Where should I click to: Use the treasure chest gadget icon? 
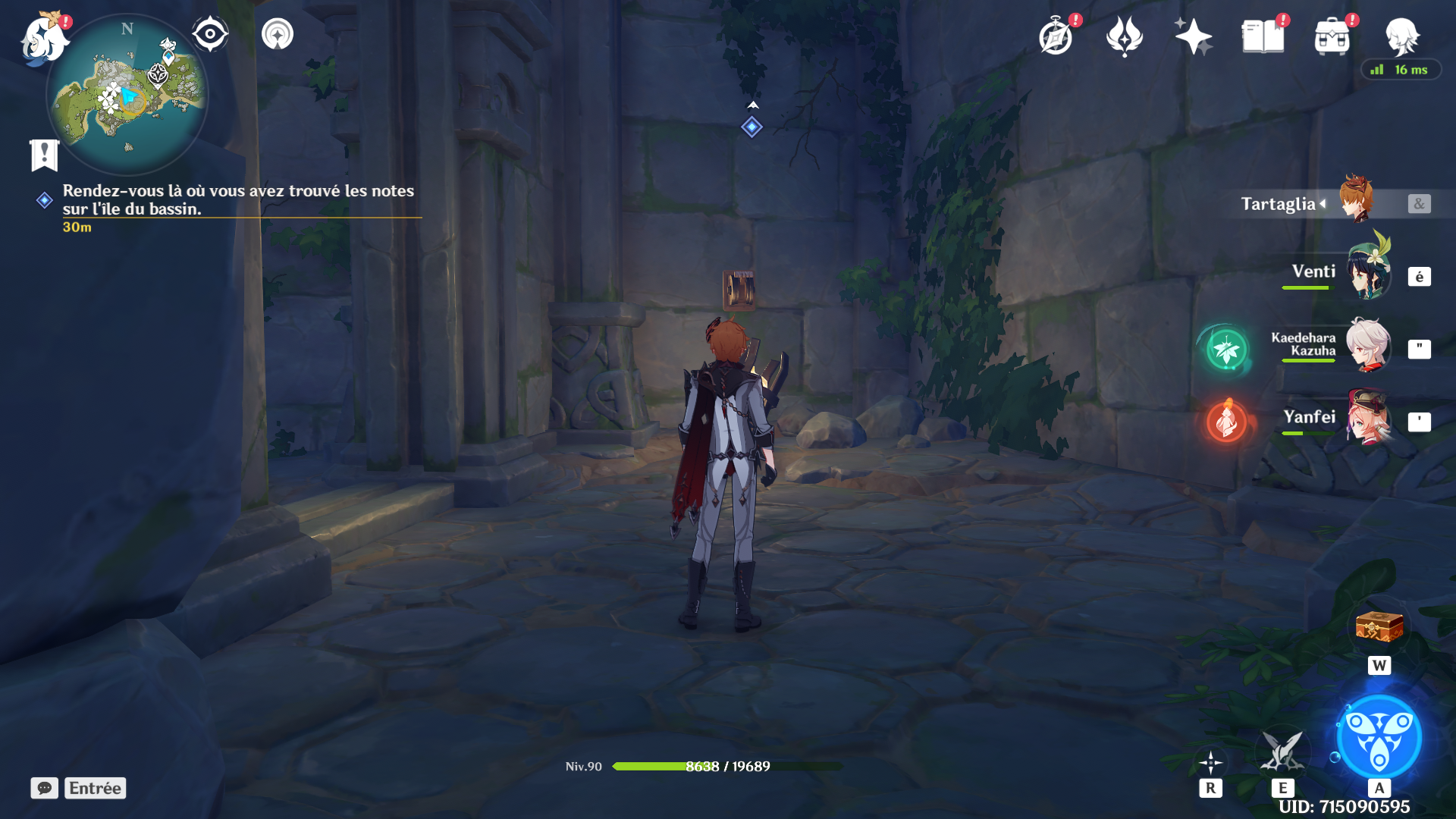pos(1379,627)
